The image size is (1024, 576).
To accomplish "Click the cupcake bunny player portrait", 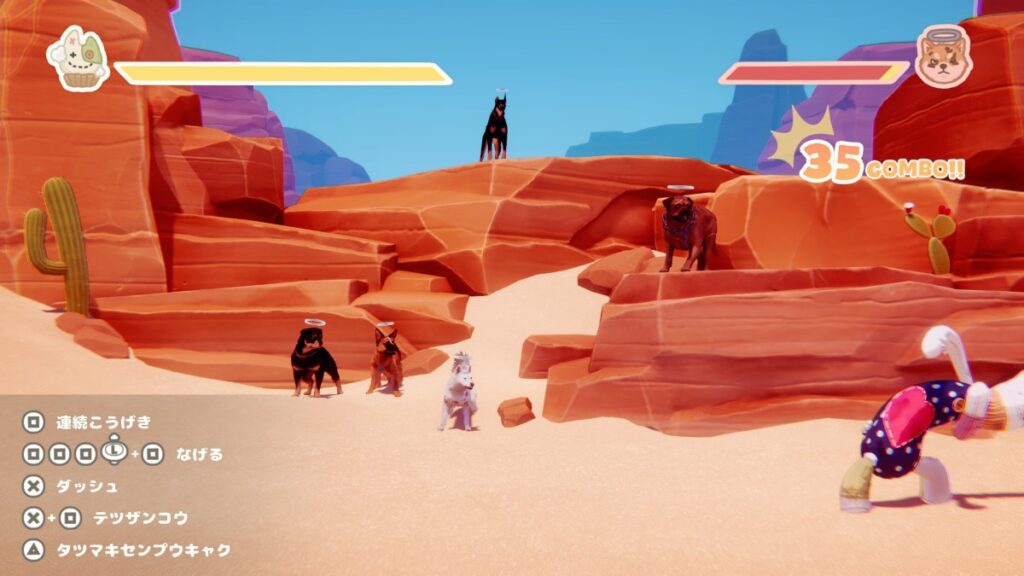I will 78,59.
